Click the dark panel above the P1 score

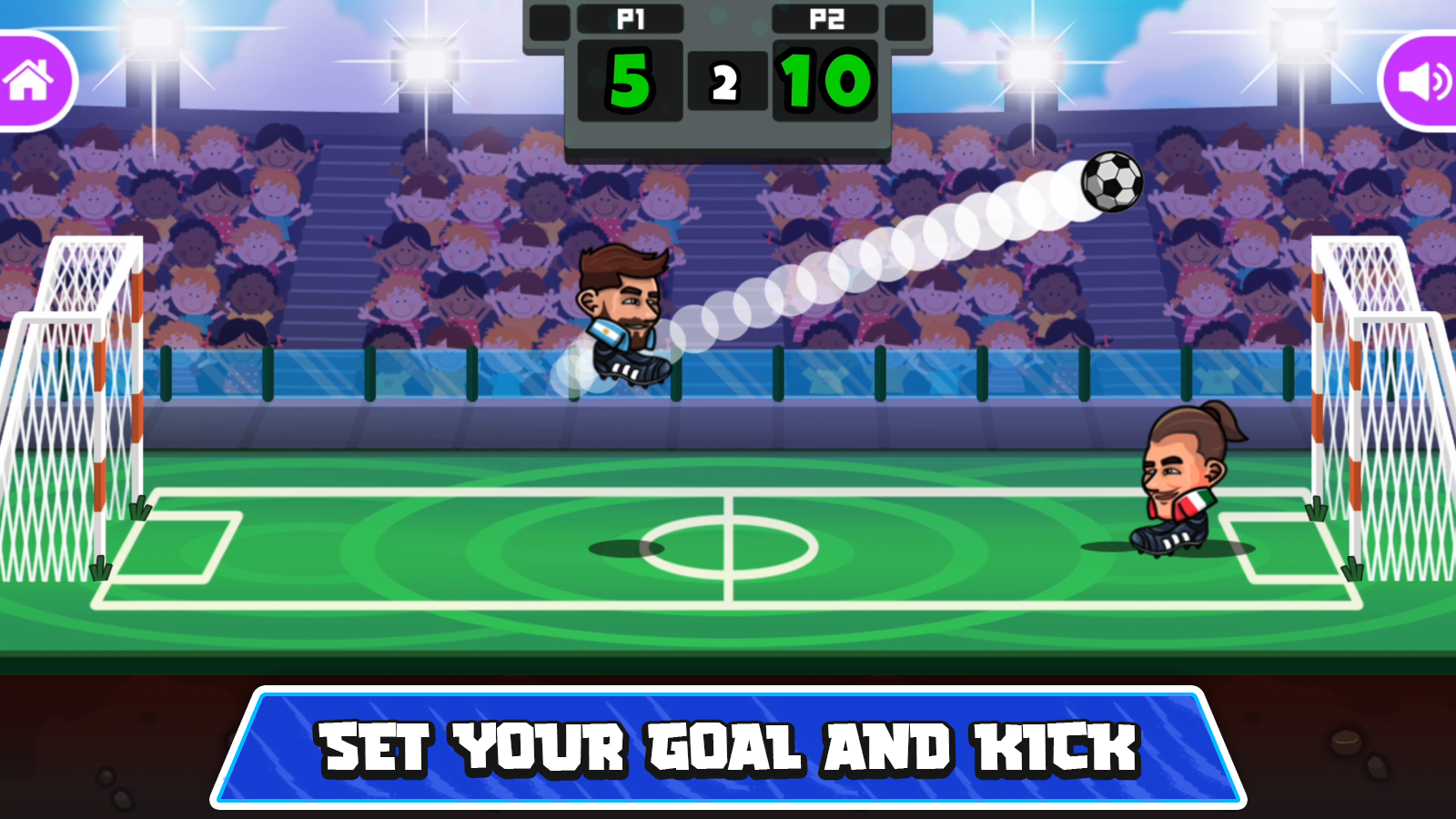pos(631,21)
